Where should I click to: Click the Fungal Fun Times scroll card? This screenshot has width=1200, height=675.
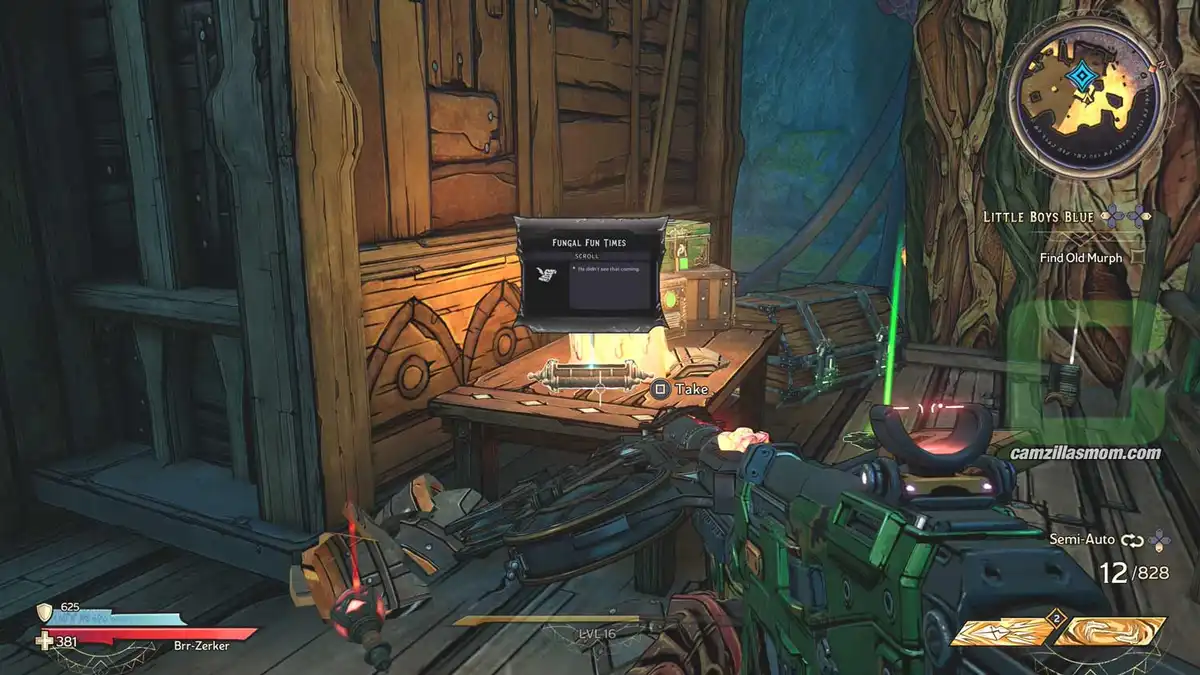tap(590, 273)
